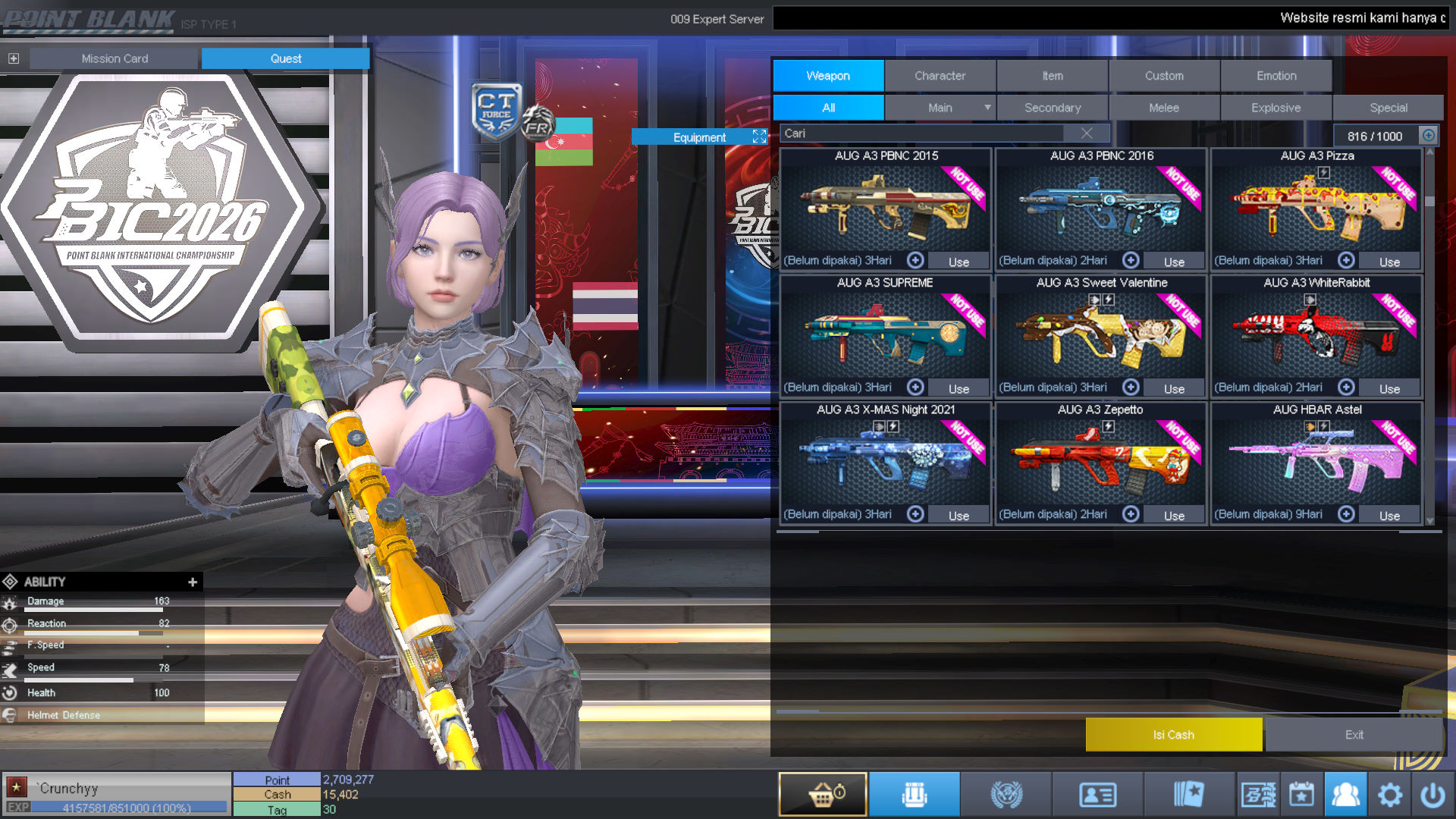This screenshot has height=819, width=1456.
Task: Click the Isi Cash button
Action: (1173, 735)
